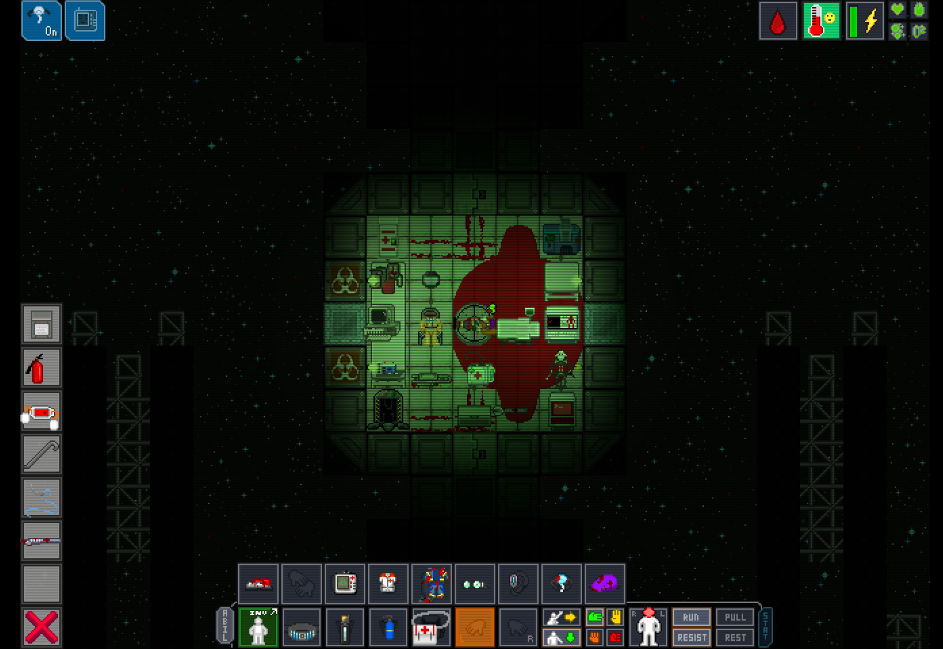Image resolution: width=943 pixels, height=649 pixels.
Task: Toggle the RESIST button
Action: tap(691, 637)
